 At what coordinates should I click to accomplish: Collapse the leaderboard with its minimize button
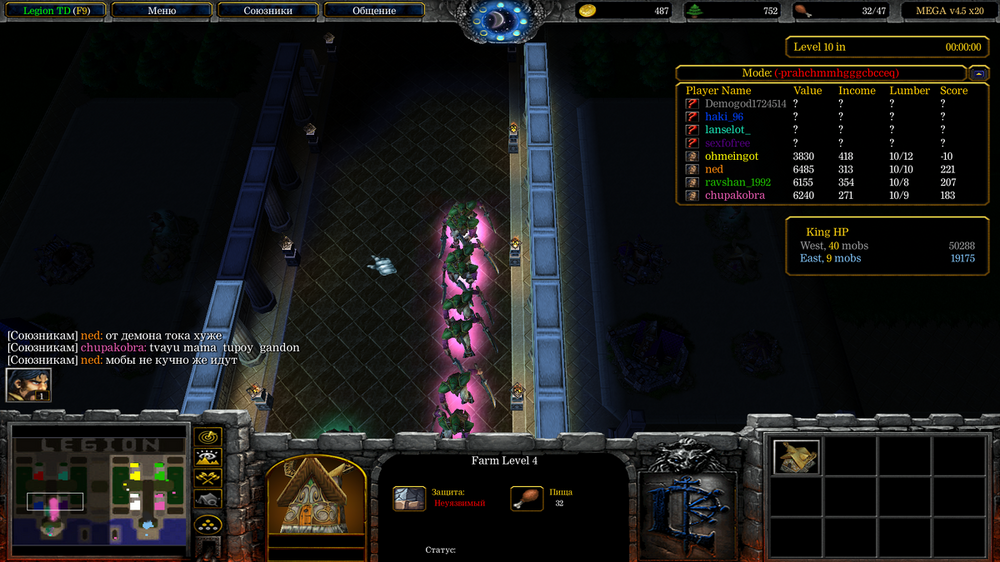point(977,73)
